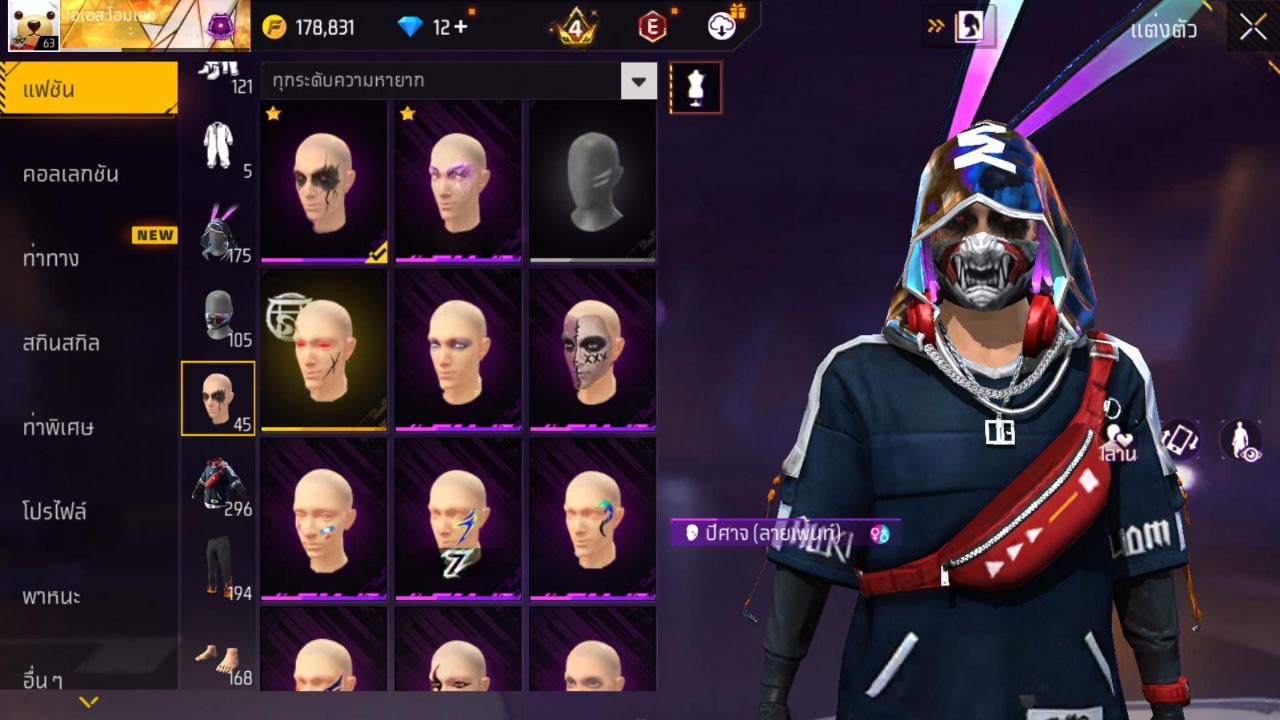Screen dimensions: 1280x720
Task: Open the rarity filter dropdown
Action: [x=637, y=83]
